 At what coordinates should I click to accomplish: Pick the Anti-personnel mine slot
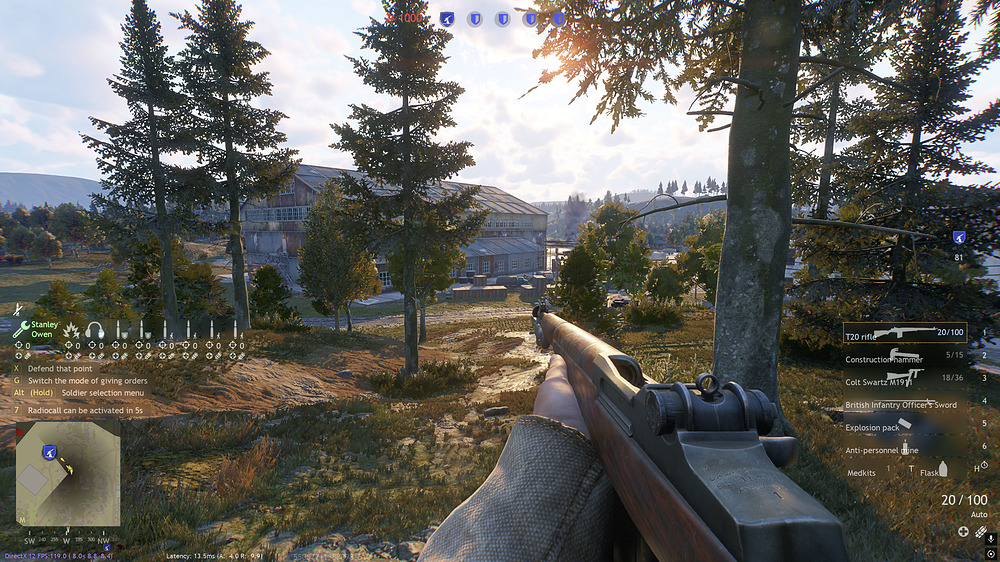point(904,450)
